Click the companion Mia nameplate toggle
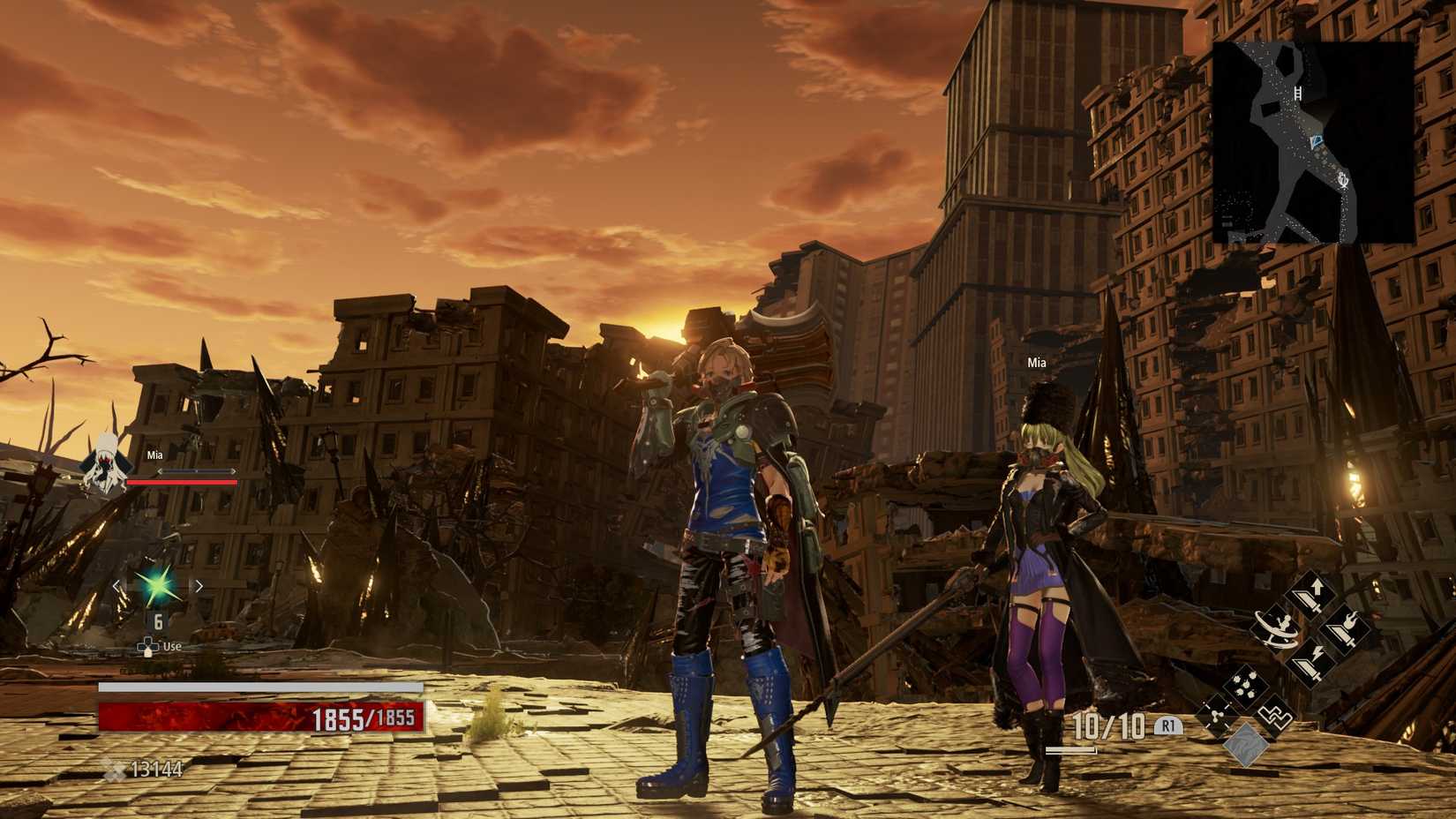The width and height of the screenshot is (1456, 819). tap(1036, 362)
